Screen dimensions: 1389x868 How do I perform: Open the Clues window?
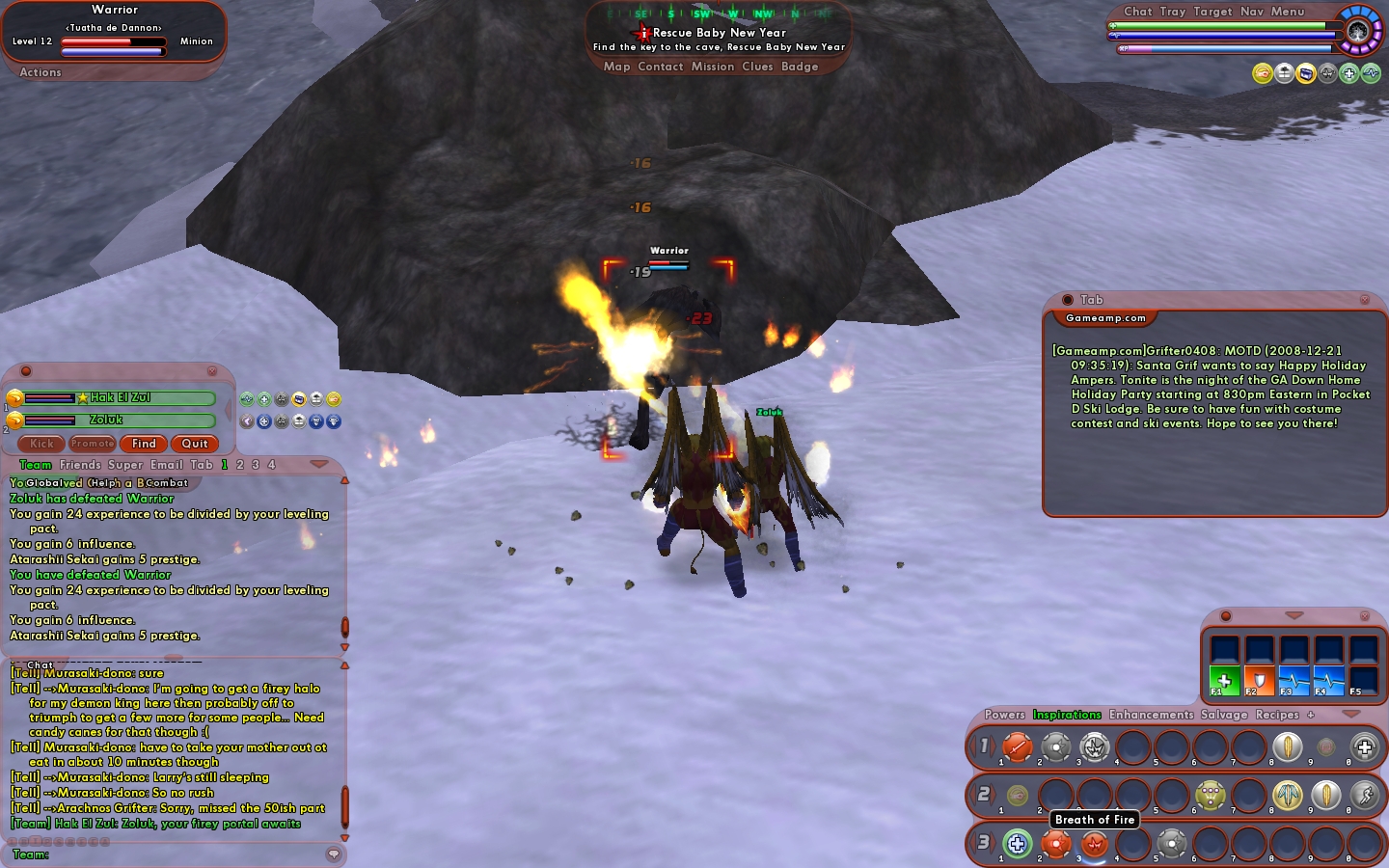(757, 67)
